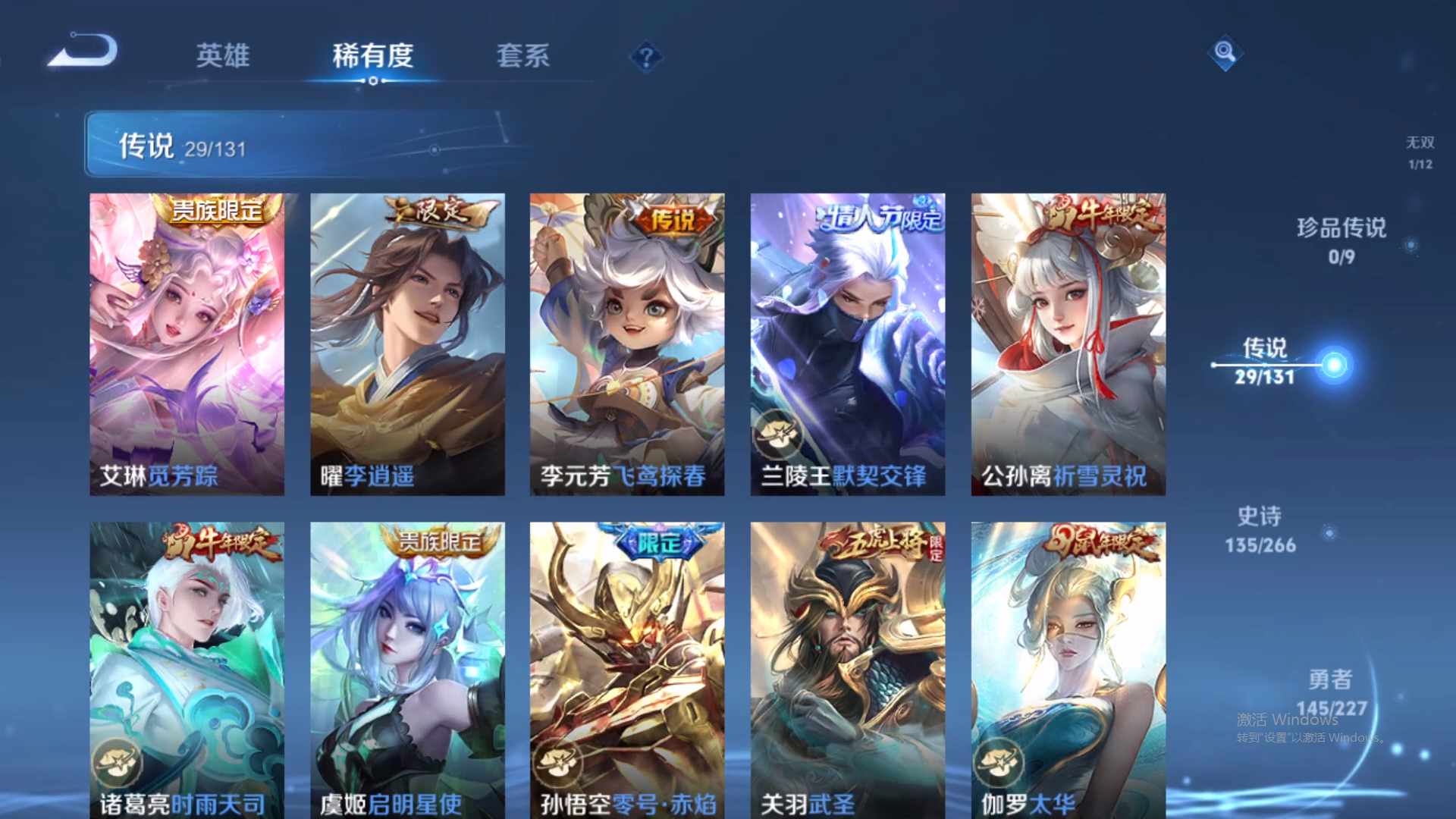Switch to the 套系 tab

524,57
